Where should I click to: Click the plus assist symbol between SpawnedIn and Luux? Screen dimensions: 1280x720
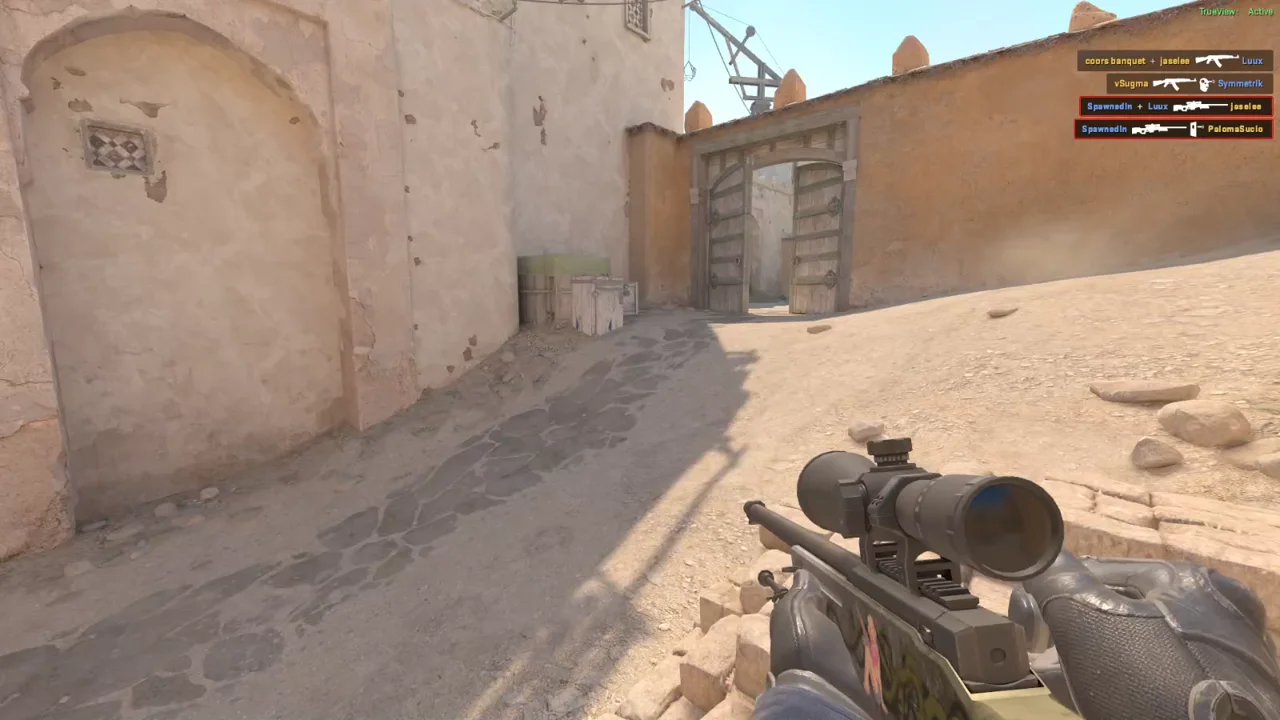(x=1140, y=106)
